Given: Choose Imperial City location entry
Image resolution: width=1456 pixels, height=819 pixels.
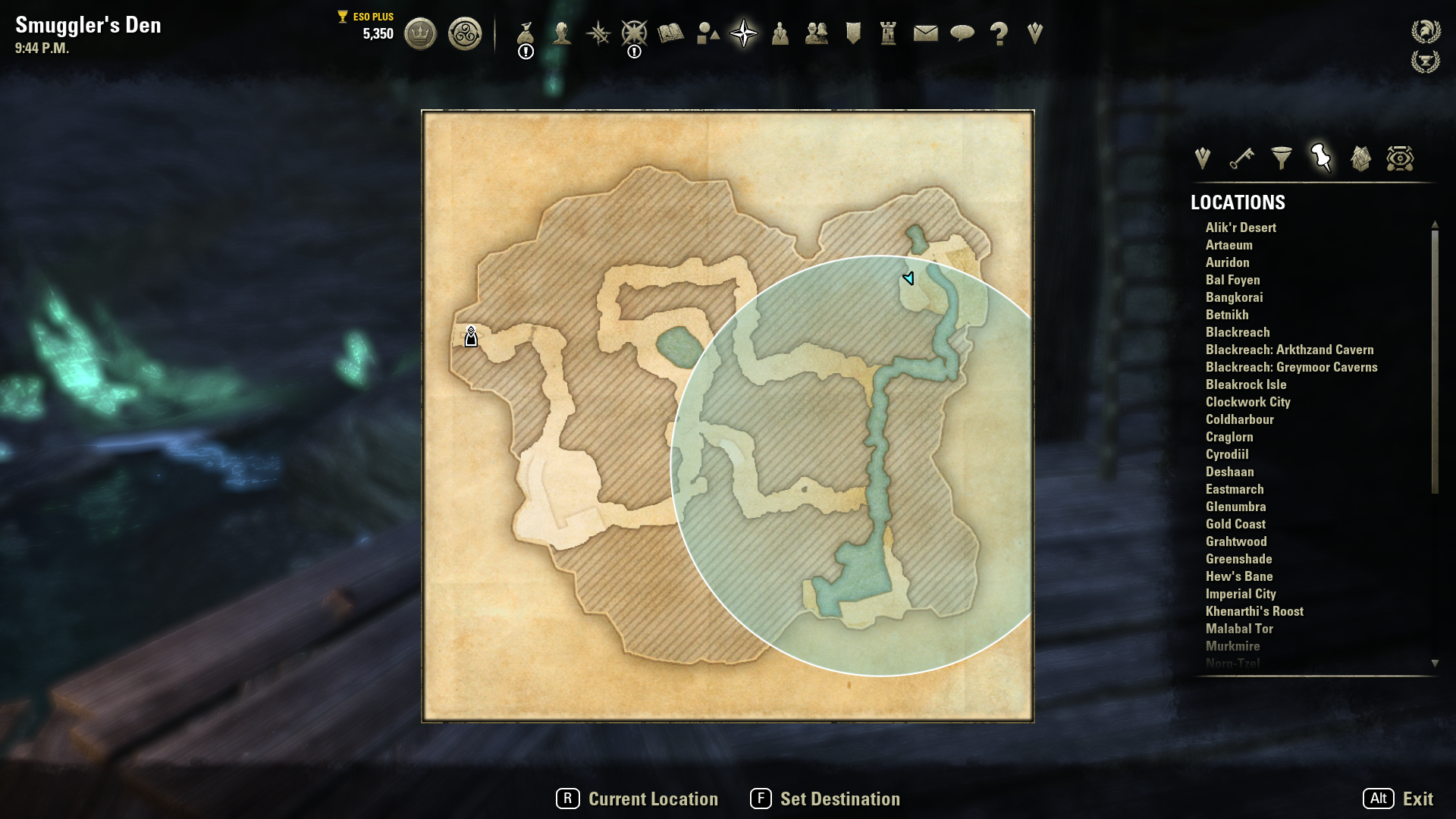Looking at the screenshot, I should (x=1241, y=594).
